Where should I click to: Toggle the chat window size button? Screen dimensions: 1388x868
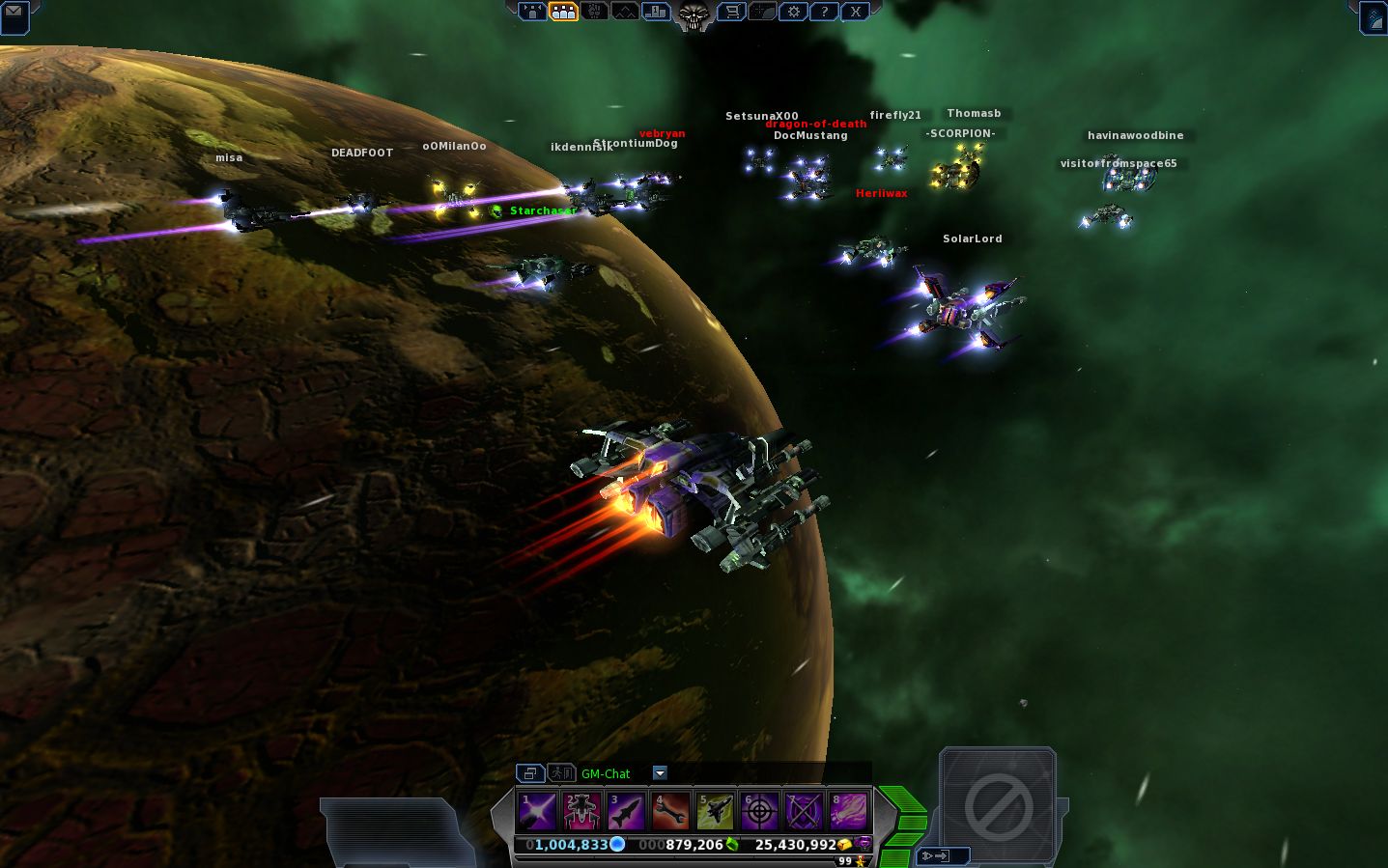click(530, 772)
